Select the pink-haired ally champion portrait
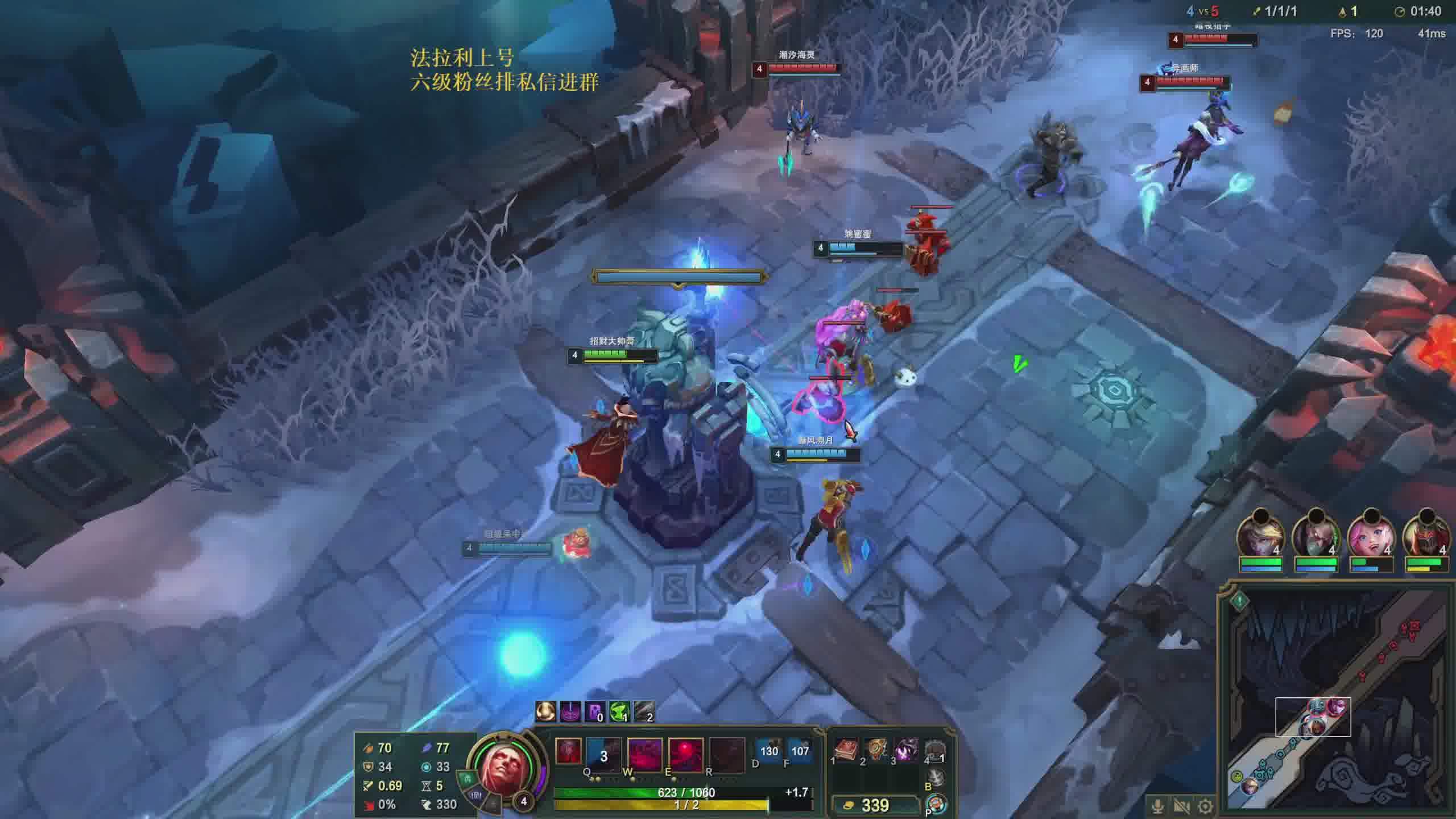Viewport: 1456px width, 819px height. tap(1371, 535)
